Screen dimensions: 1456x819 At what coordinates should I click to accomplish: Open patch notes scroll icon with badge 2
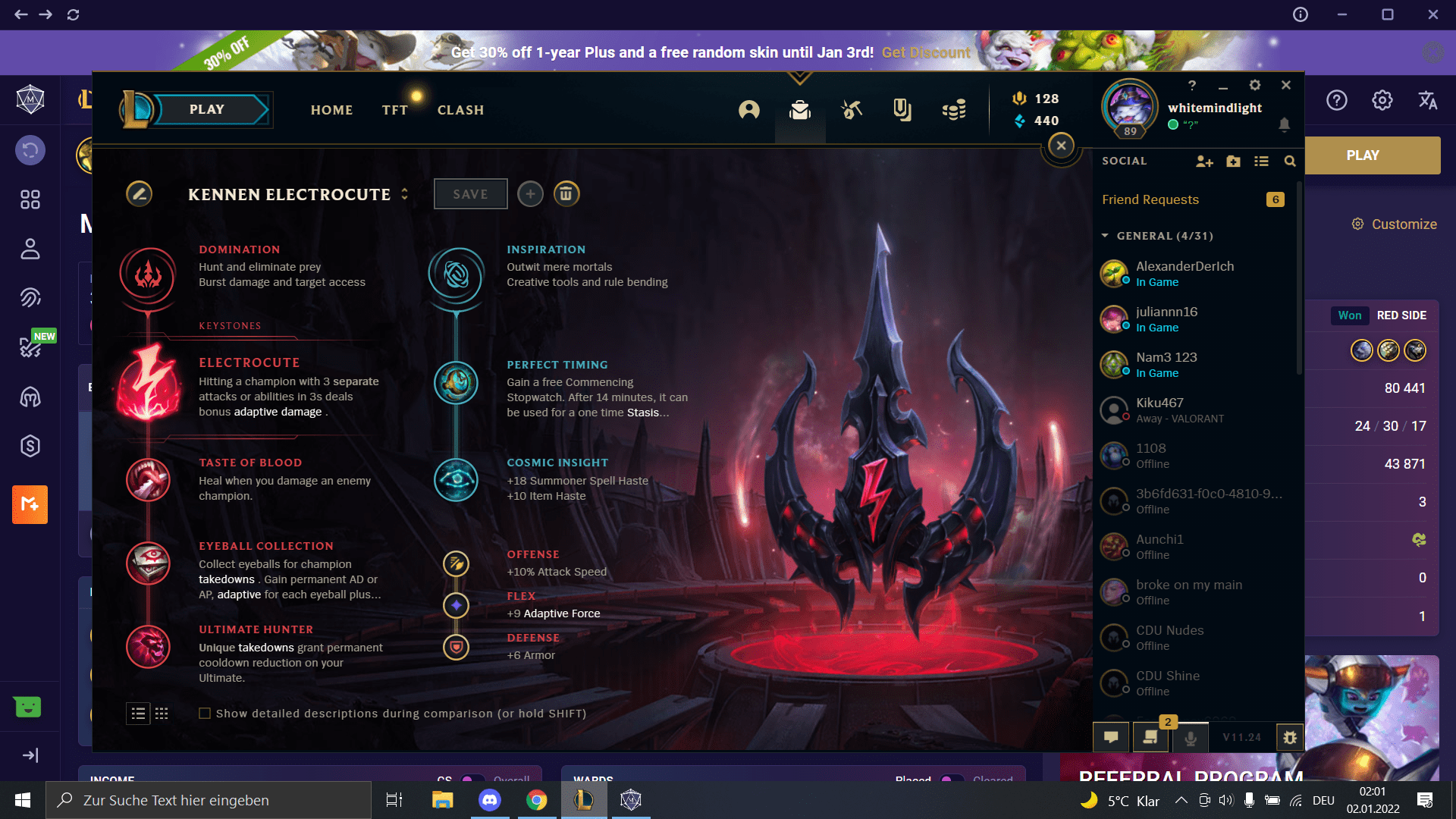pos(1150,736)
